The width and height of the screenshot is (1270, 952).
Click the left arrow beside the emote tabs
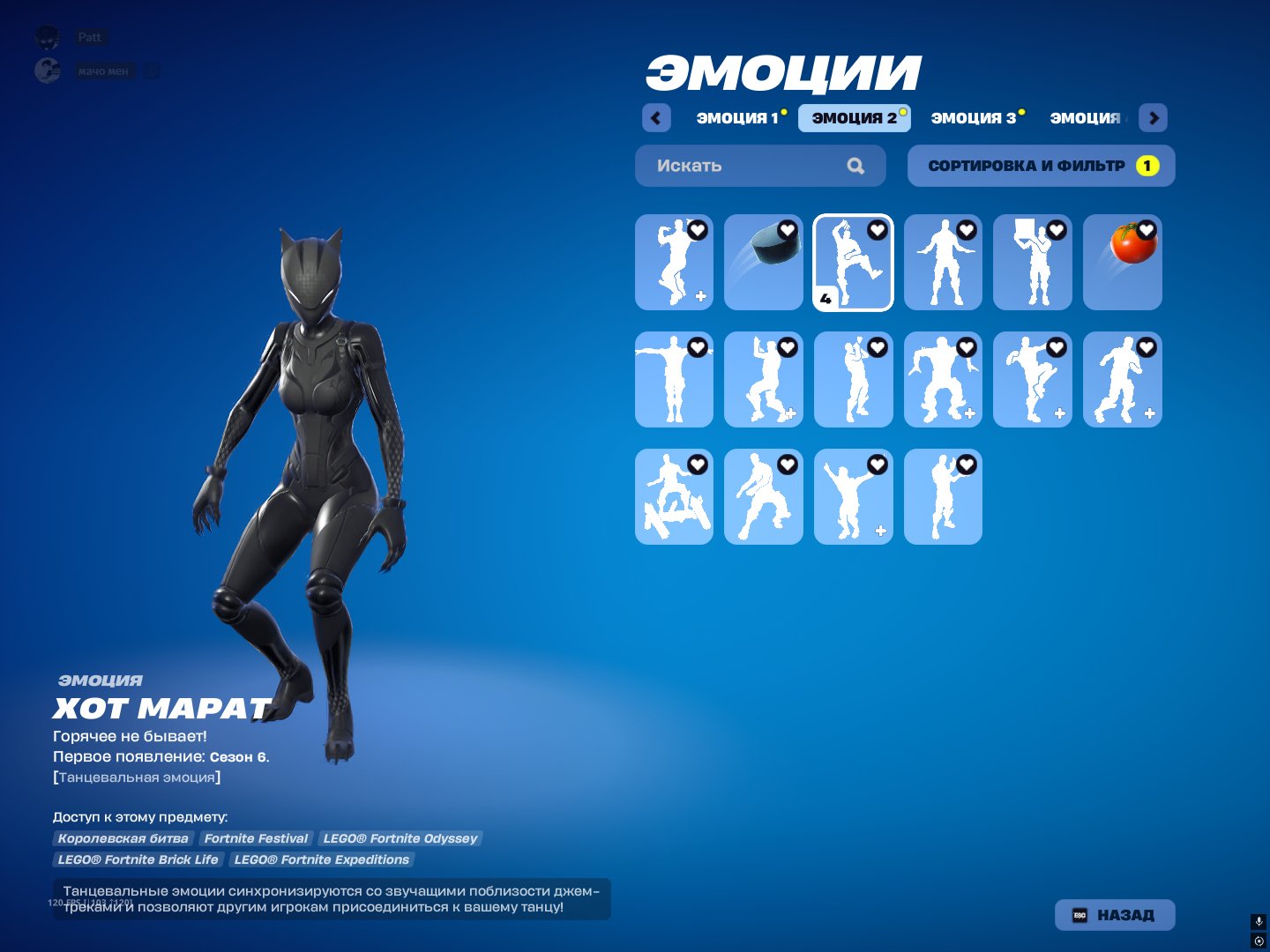tap(656, 117)
